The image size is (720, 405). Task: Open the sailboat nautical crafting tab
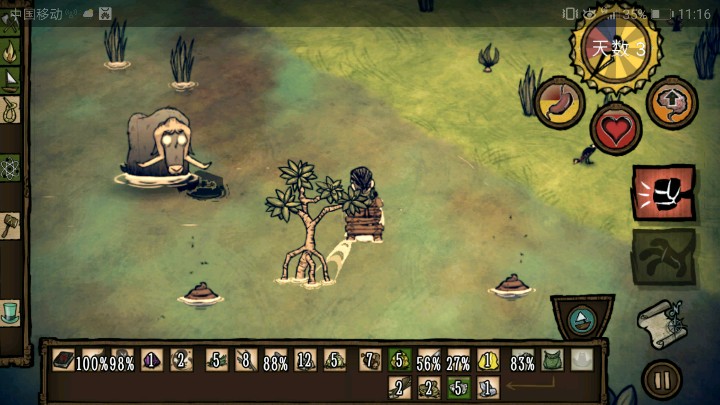(x=11, y=79)
